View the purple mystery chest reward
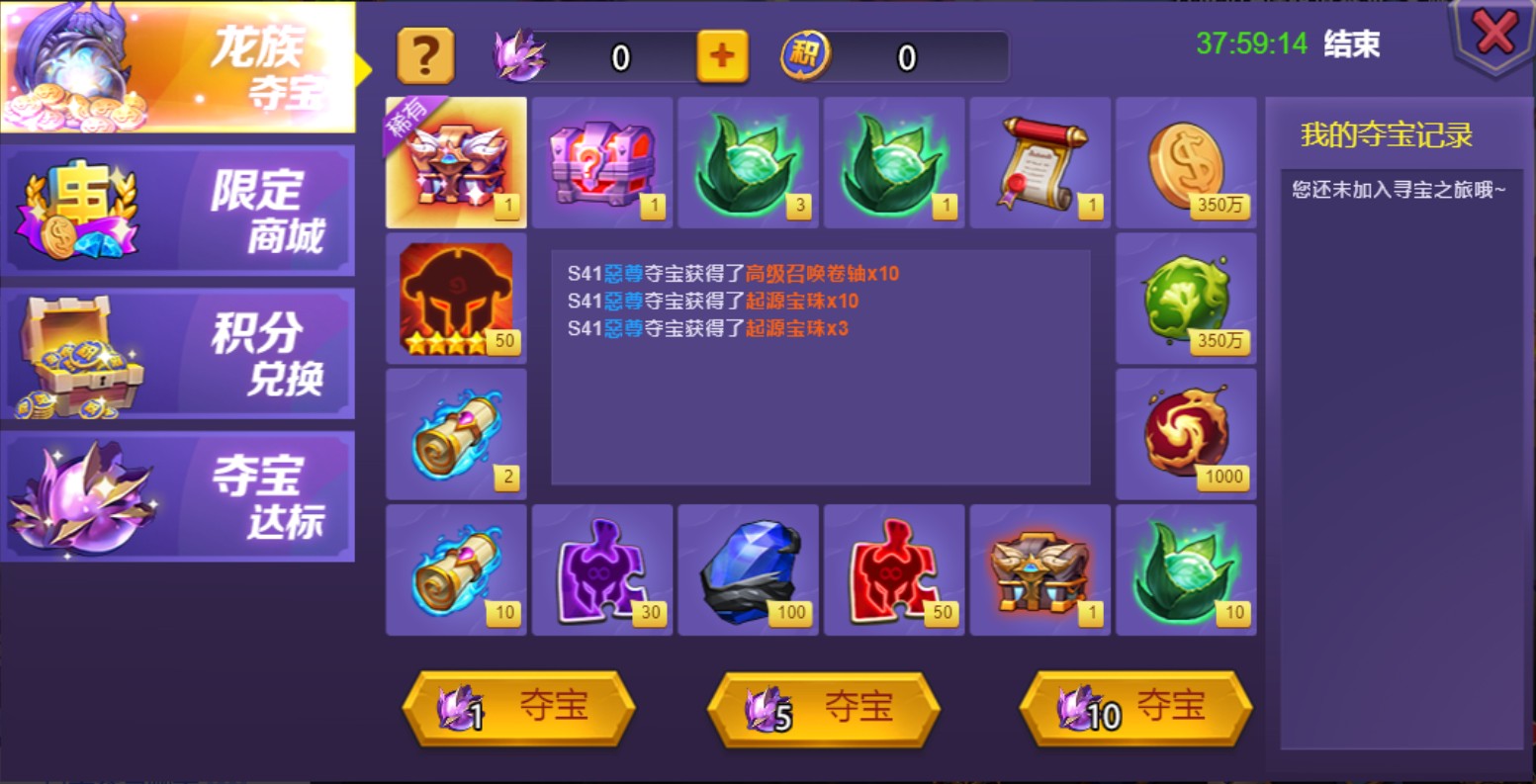1536x784 pixels. click(x=602, y=163)
